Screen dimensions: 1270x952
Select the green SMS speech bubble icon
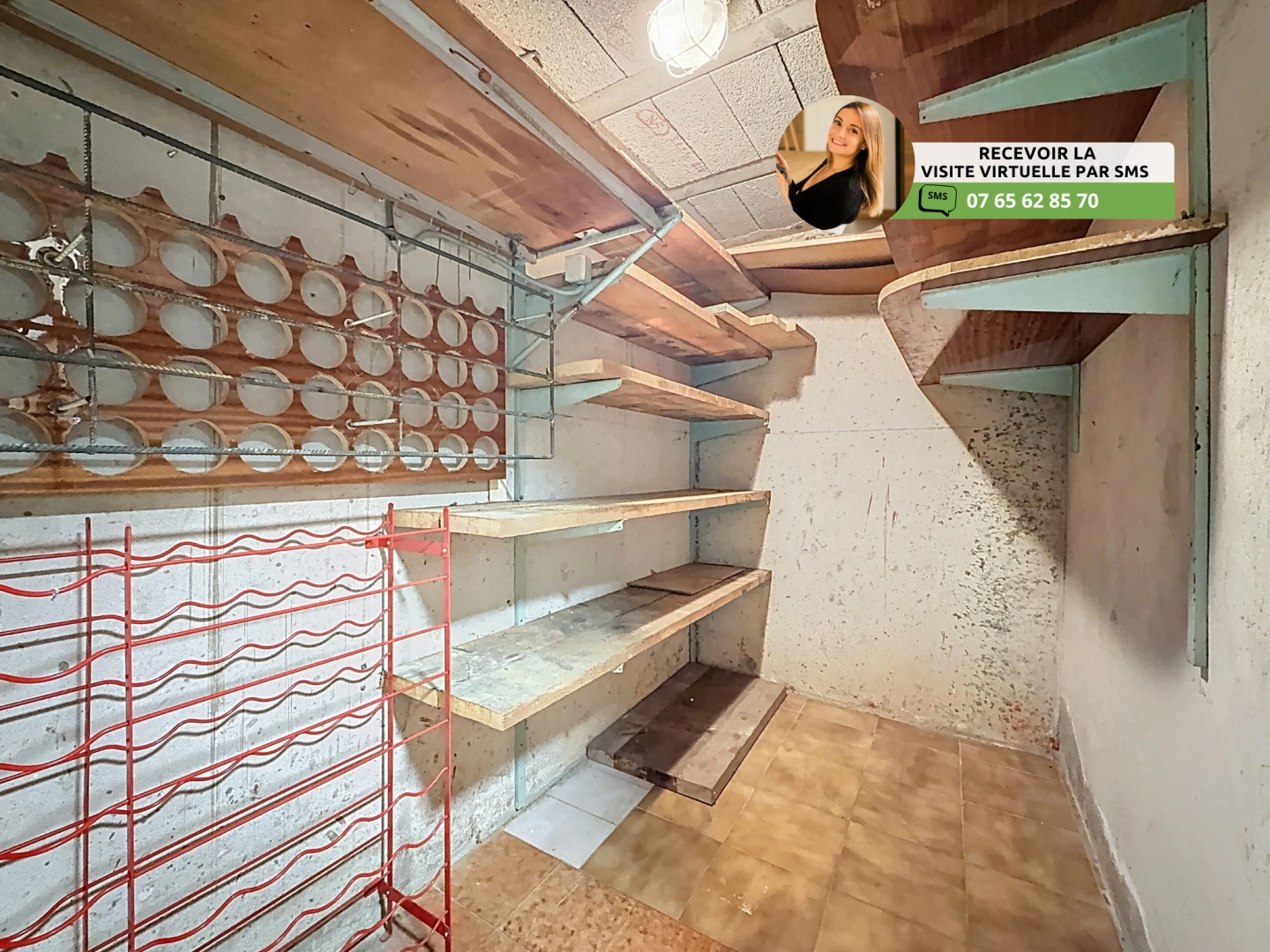coord(937,200)
